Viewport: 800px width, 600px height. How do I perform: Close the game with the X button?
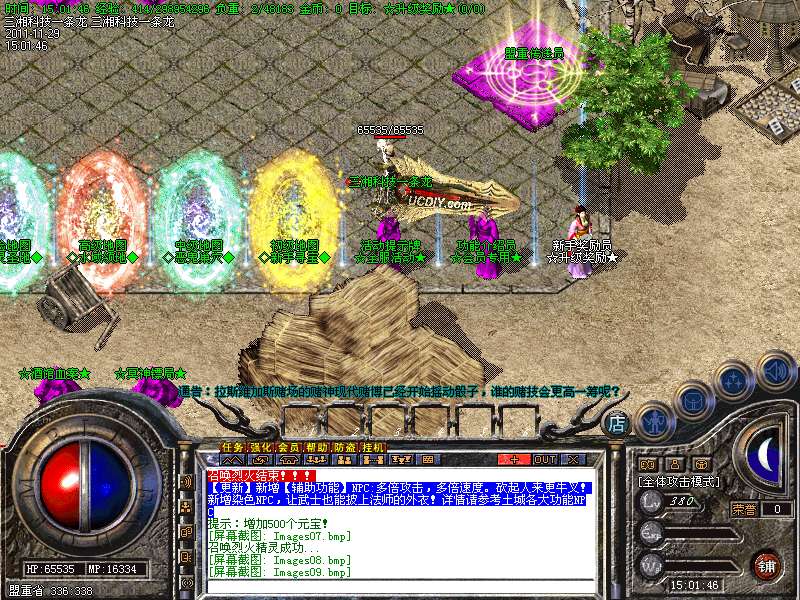574,459
